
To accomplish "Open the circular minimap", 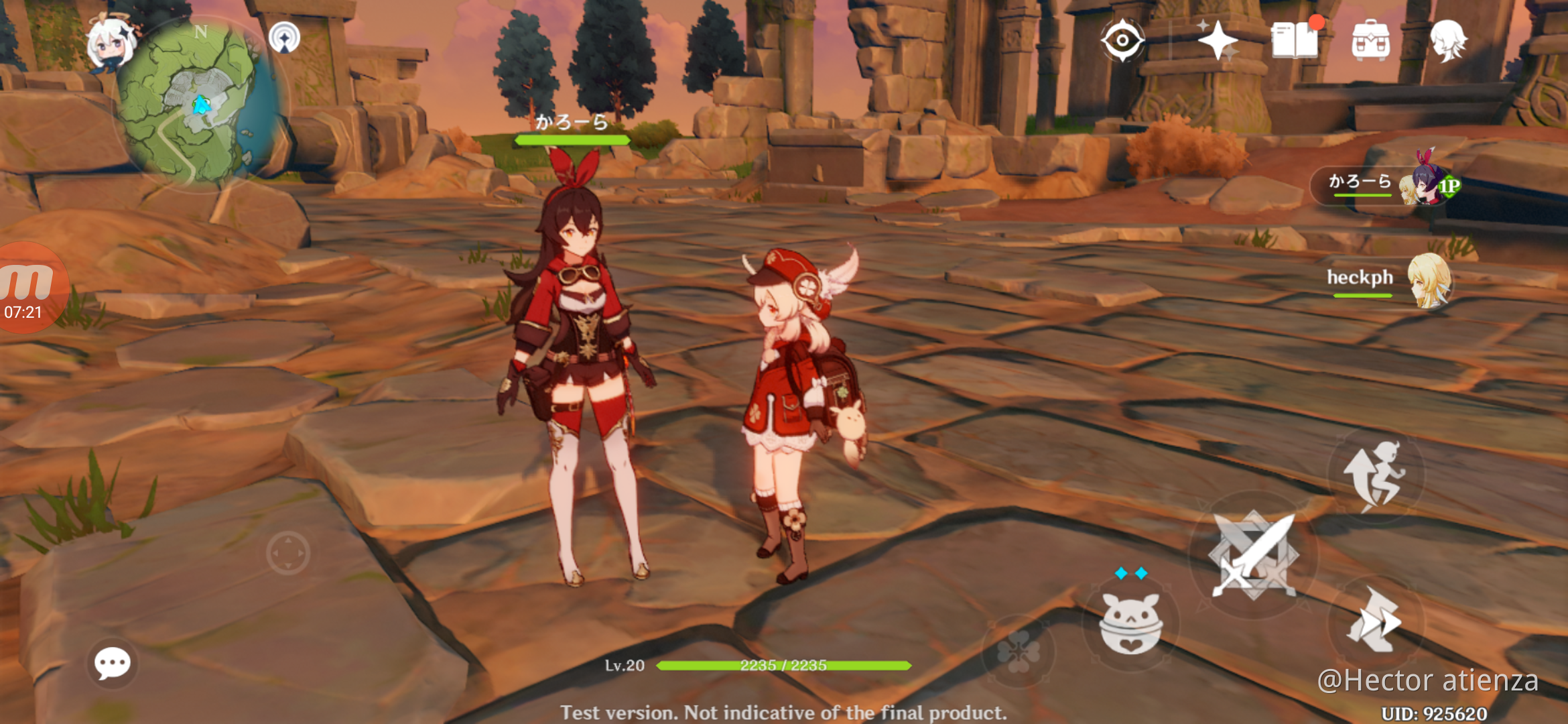I will click(196, 106).
